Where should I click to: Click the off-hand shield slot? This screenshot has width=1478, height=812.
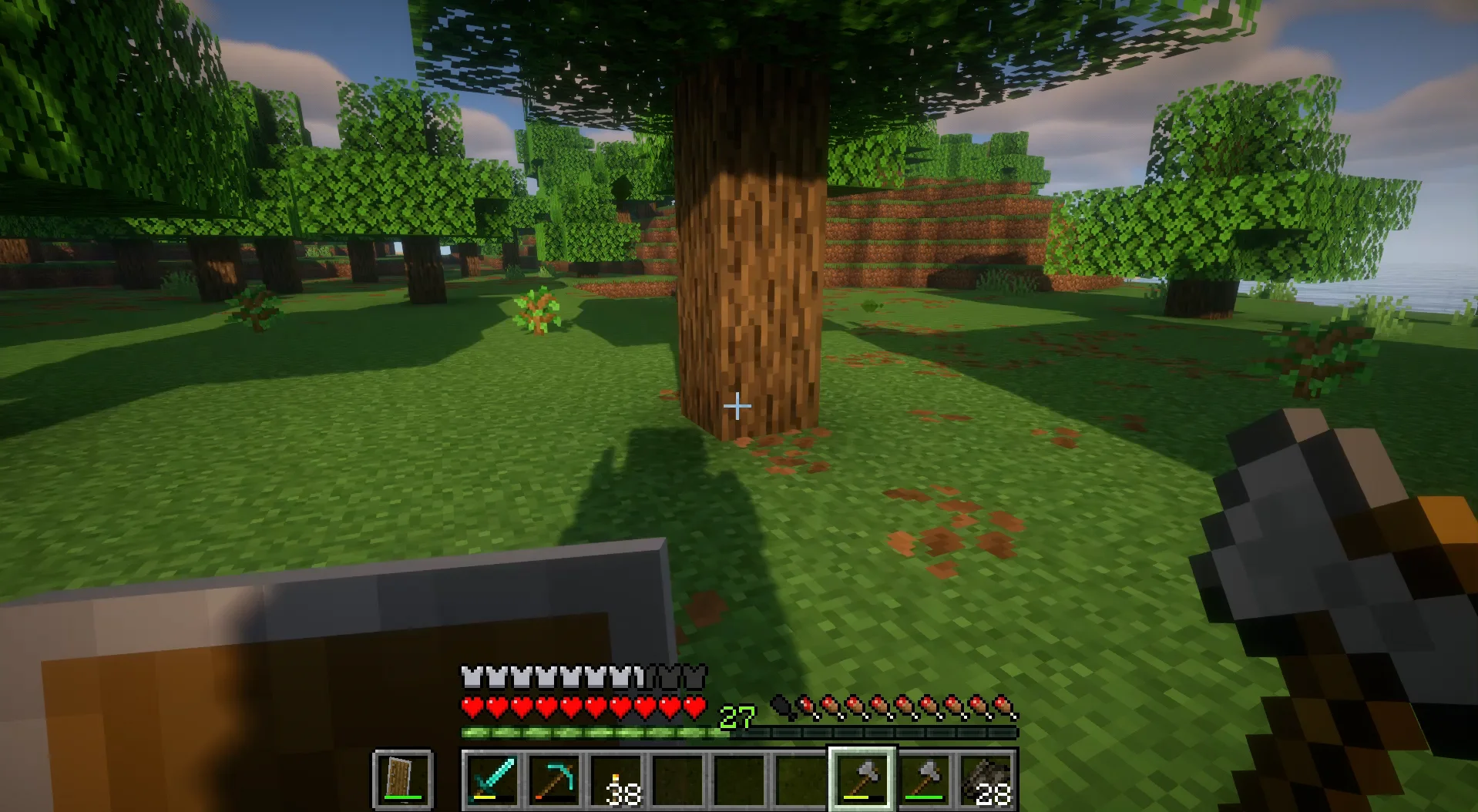click(x=402, y=779)
